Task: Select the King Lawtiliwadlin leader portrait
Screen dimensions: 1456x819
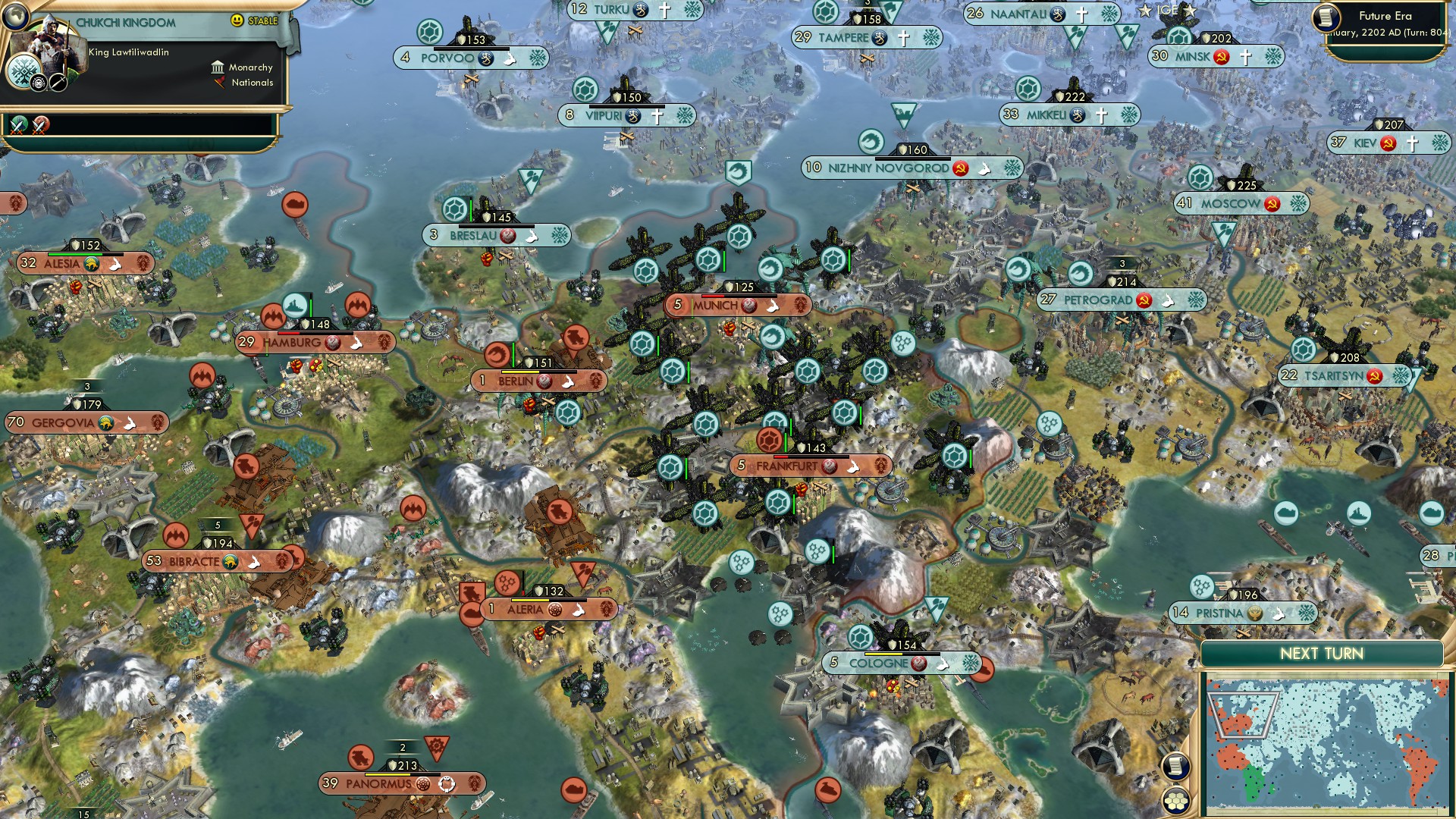Action: 47,53
